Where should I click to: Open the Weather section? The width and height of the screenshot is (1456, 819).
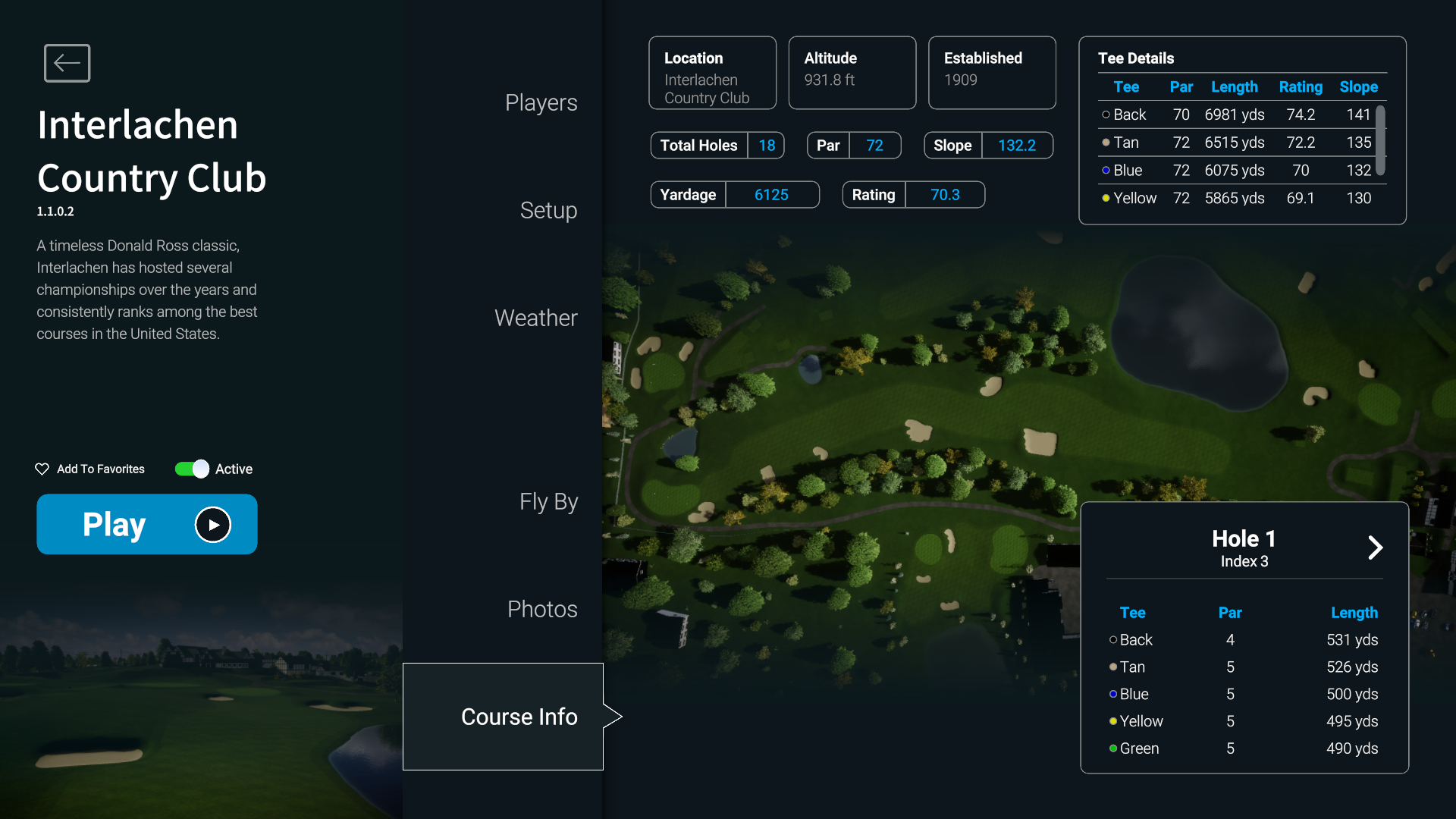pos(535,318)
